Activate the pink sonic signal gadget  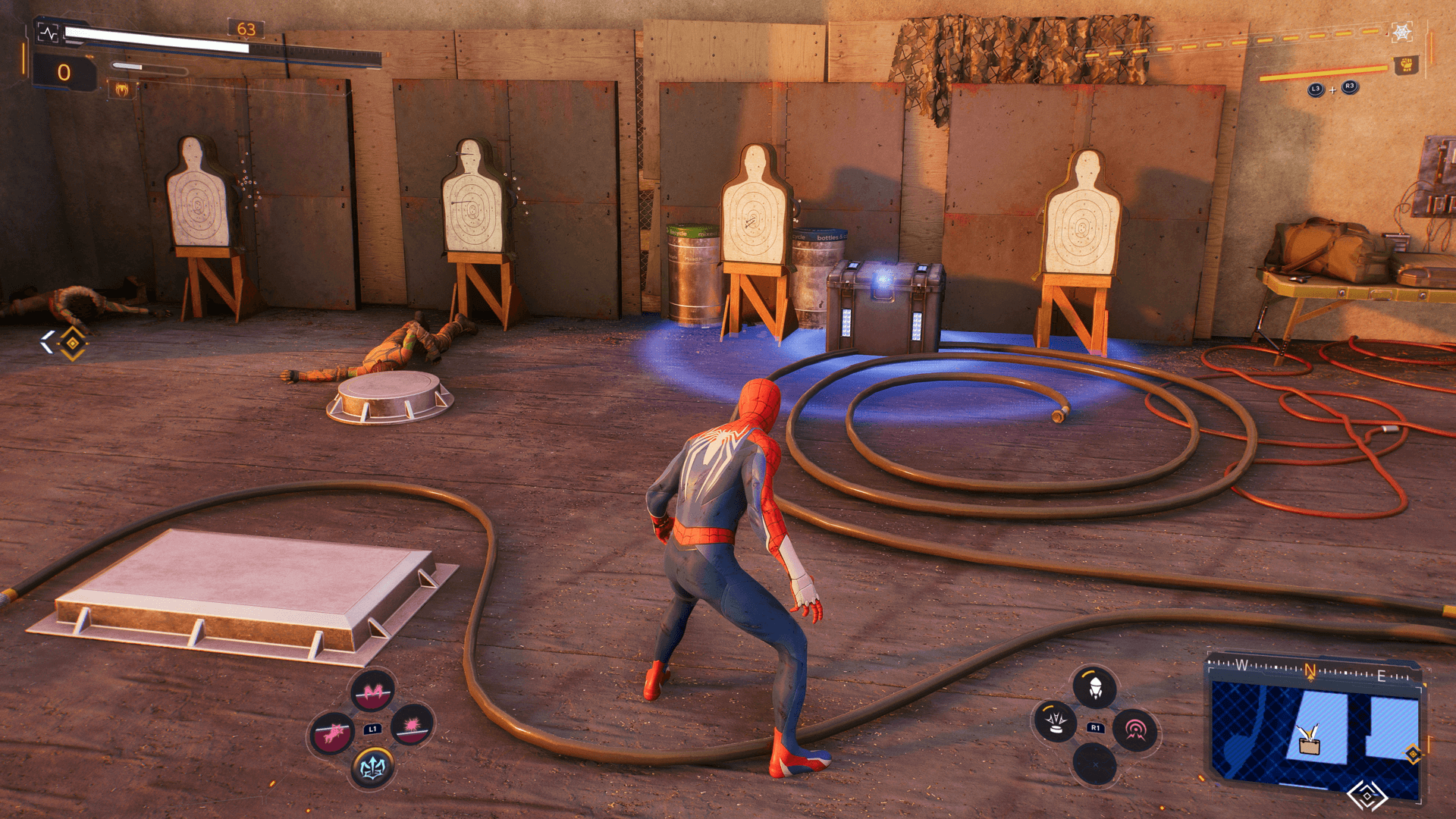[x=1134, y=730]
